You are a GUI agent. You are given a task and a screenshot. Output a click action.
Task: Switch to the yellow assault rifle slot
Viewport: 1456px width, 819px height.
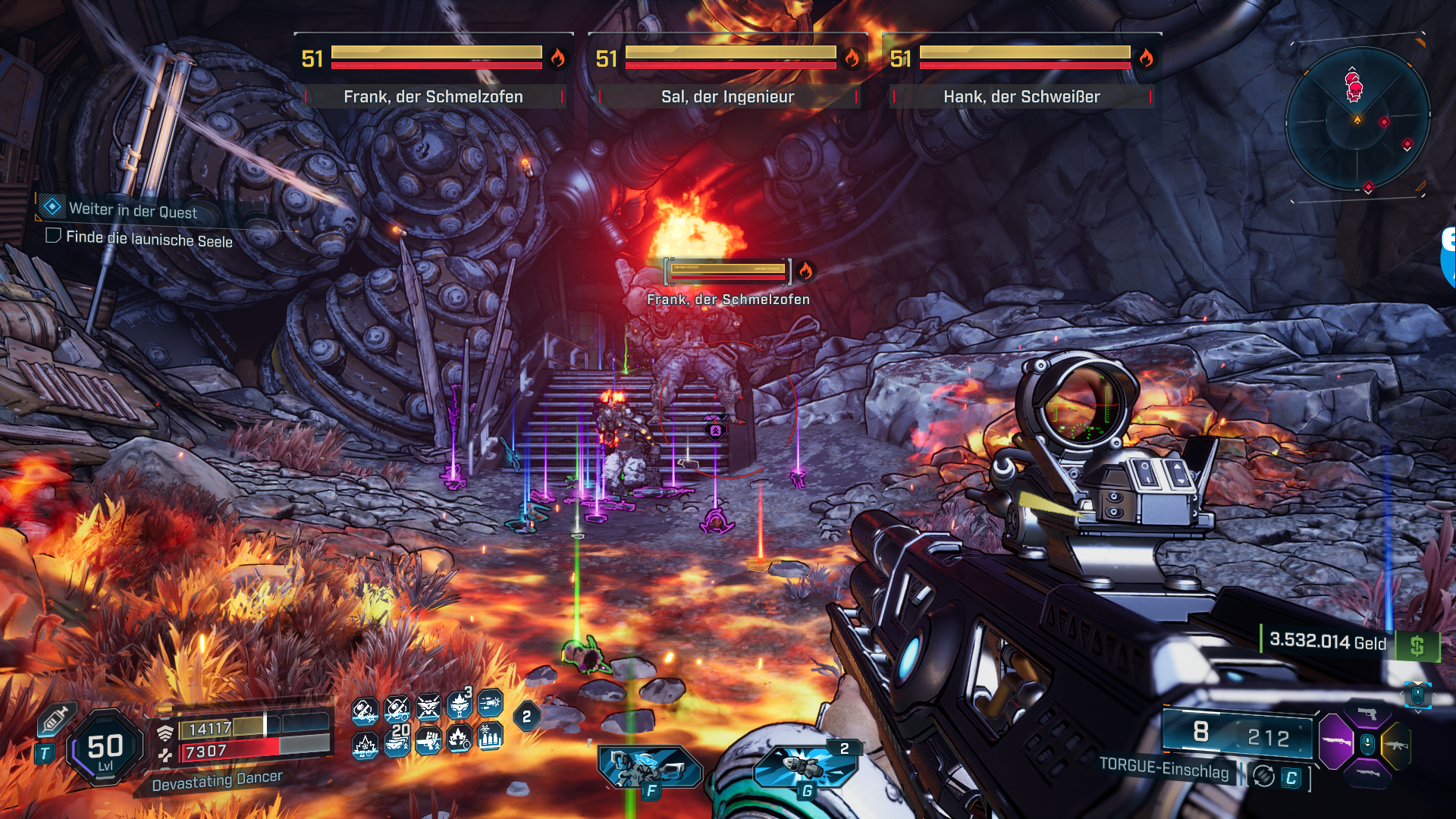click(x=1396, y=745)
